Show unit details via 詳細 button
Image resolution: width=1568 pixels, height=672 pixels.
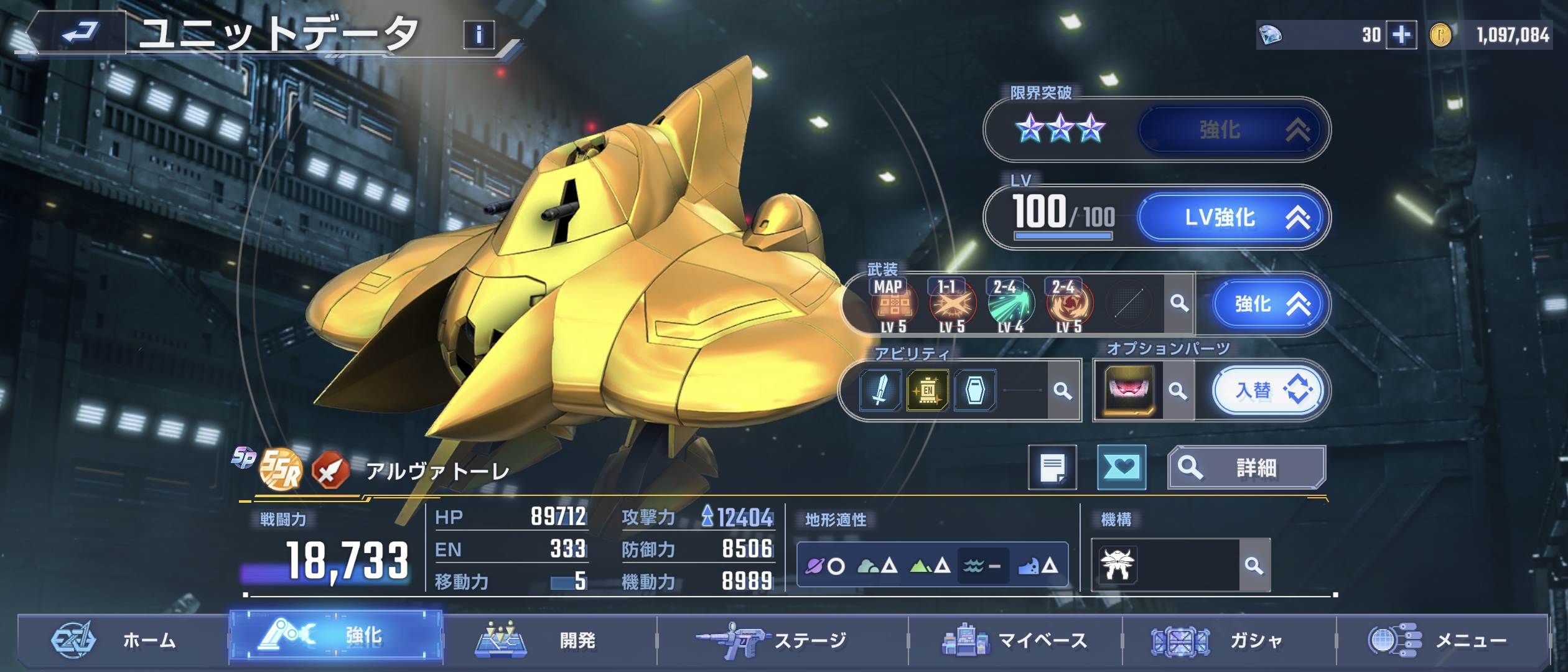click(1246, 468)
